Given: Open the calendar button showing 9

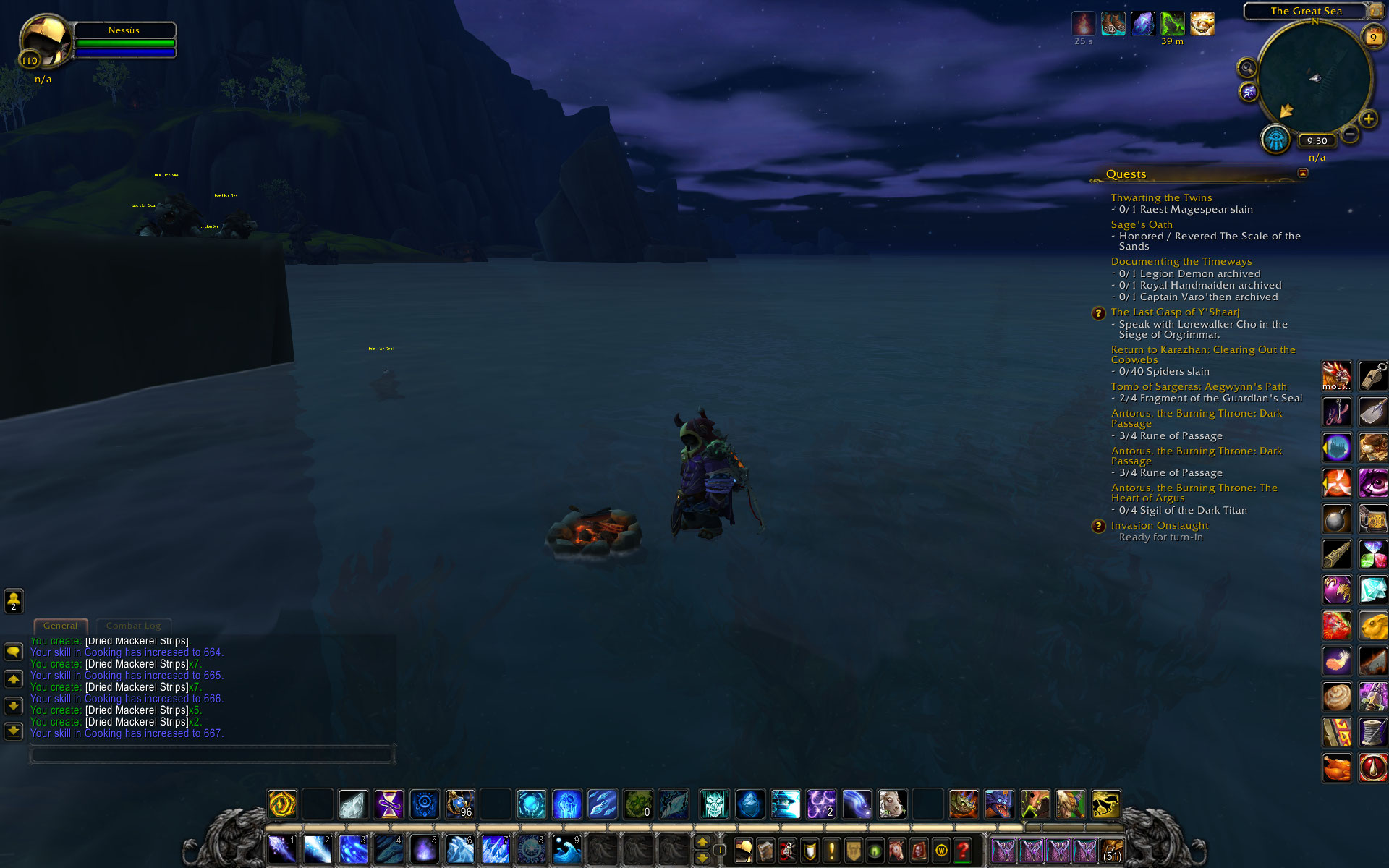Looking at the screenshot, I should pos(1372,37).
